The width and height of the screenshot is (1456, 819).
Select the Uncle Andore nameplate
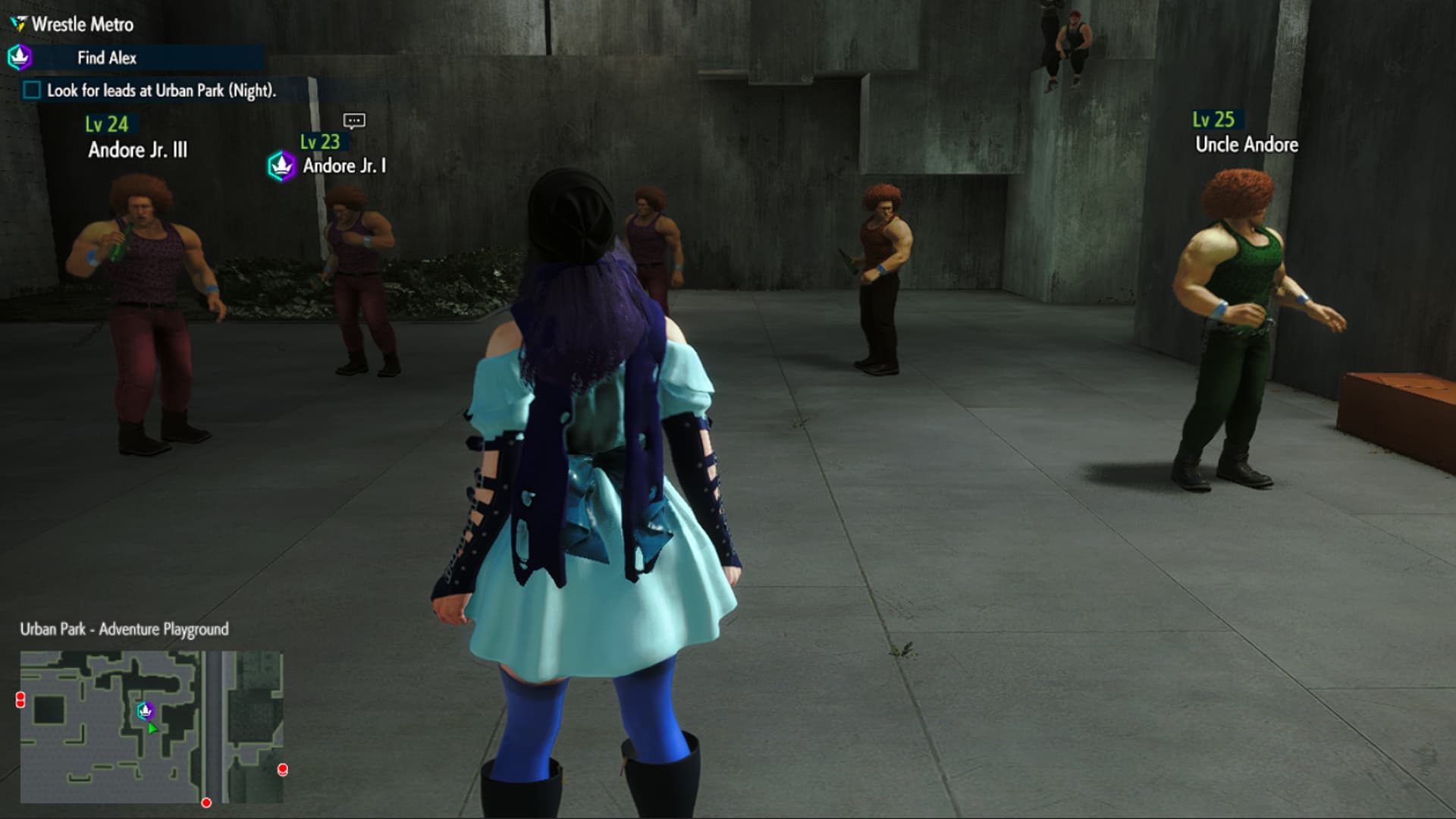click(x=1246, y=144)
